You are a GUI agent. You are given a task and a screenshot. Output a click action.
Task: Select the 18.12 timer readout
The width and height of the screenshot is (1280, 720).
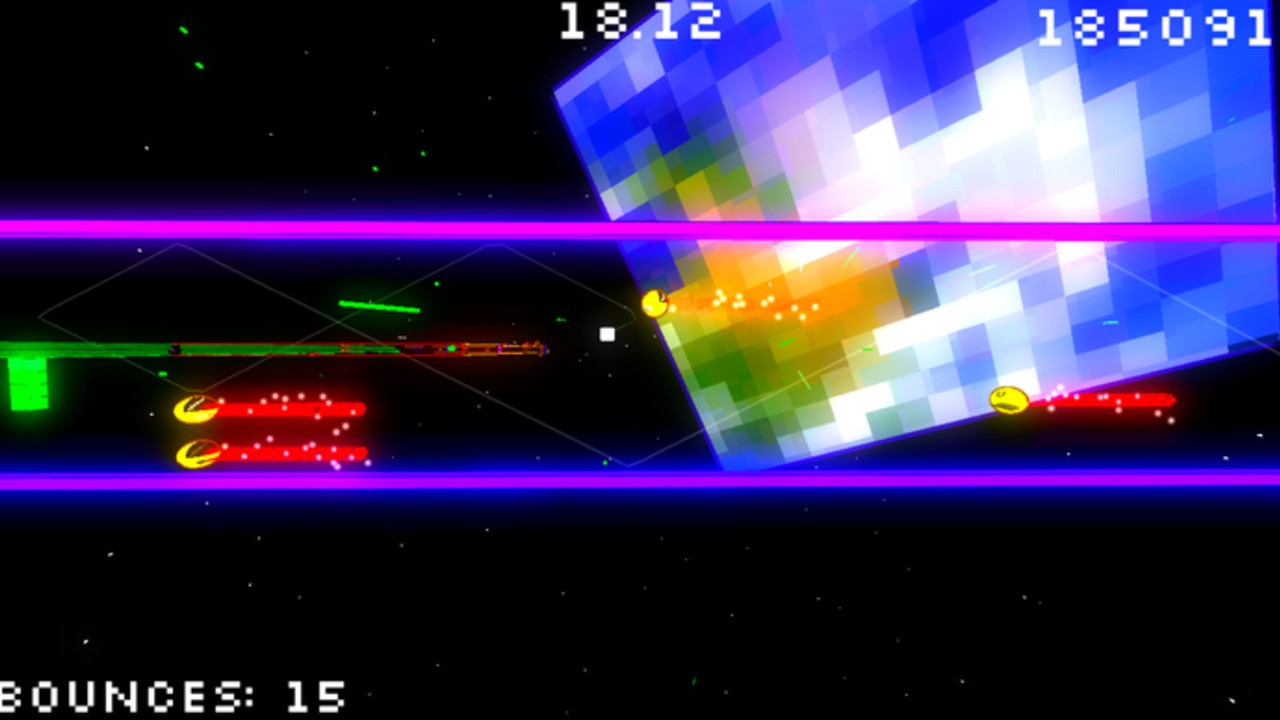pyautogui.click(x=640, y=22)
